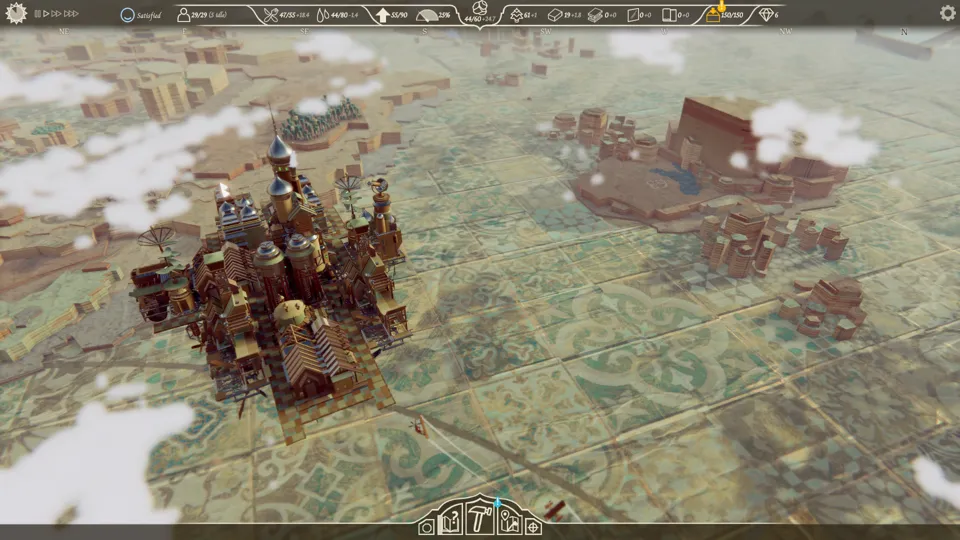This screenshot has width=960, height=540.
Task: Switch to double fast-forward speed
Action: point(57,14)
